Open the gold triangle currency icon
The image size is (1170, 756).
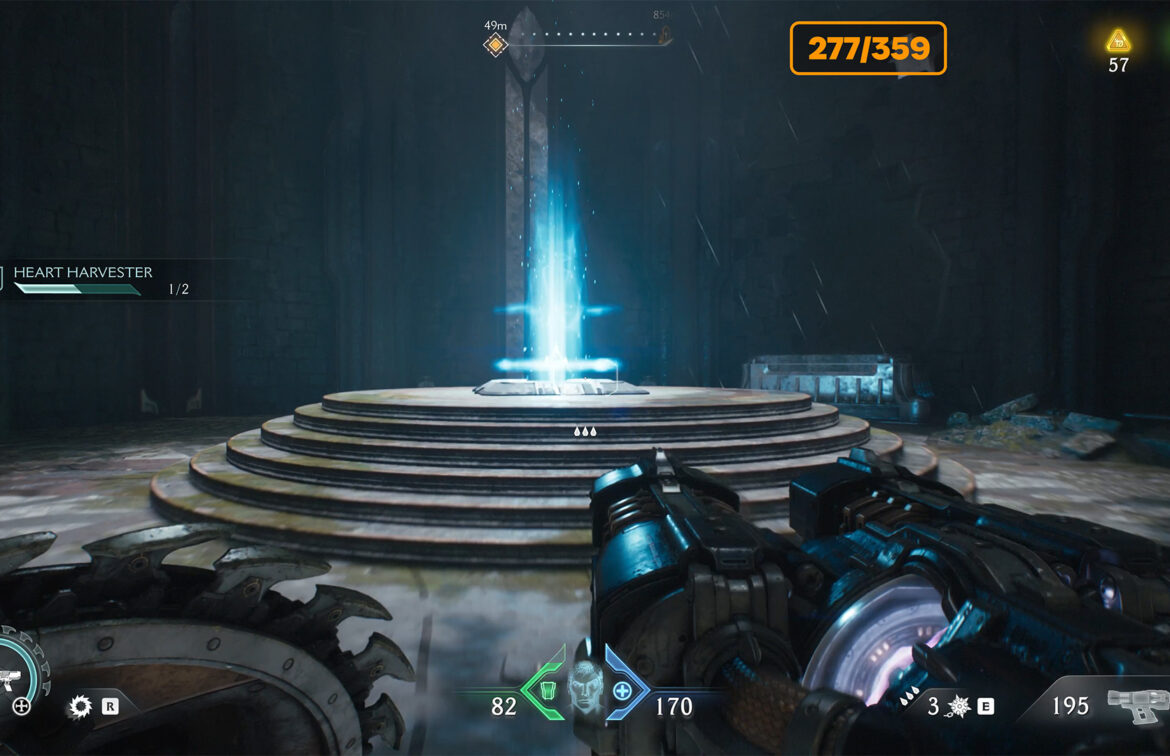(1117, 42)
